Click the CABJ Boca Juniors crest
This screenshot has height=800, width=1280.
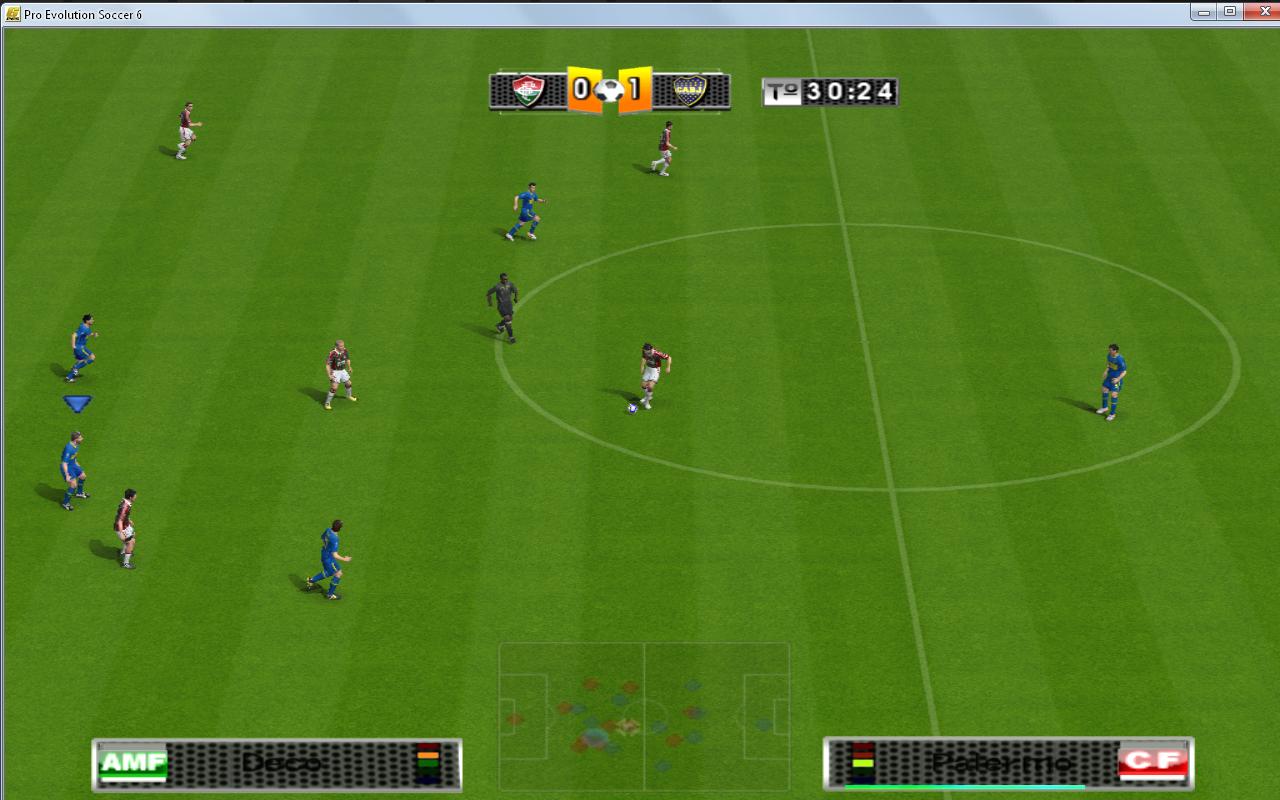click(x=692, y=90)
